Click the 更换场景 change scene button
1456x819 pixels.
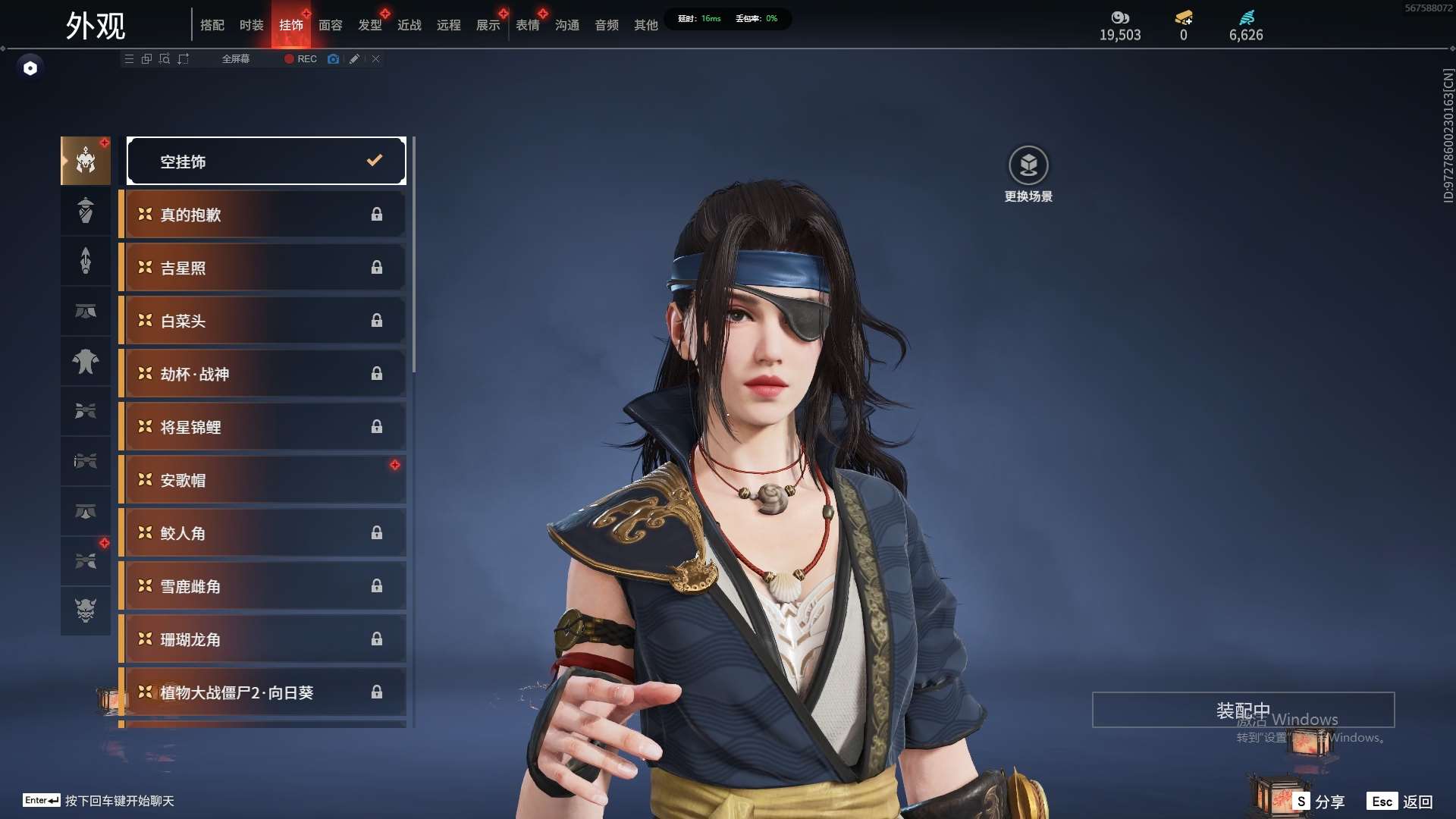click(1028, 174)
